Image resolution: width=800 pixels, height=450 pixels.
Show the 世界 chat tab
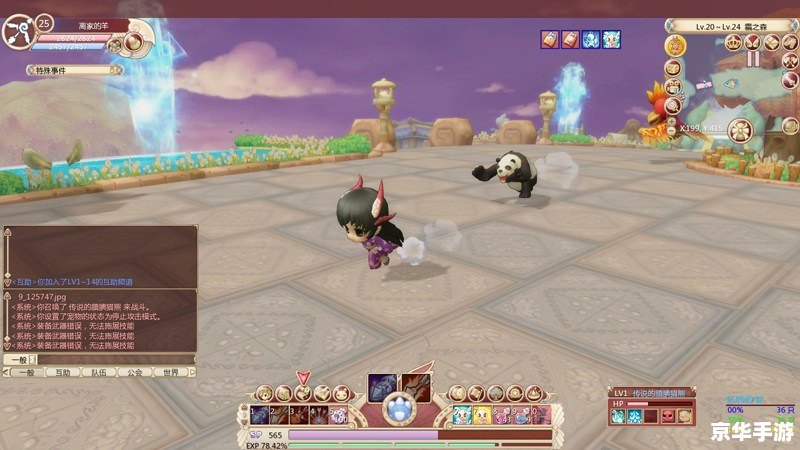171,372
